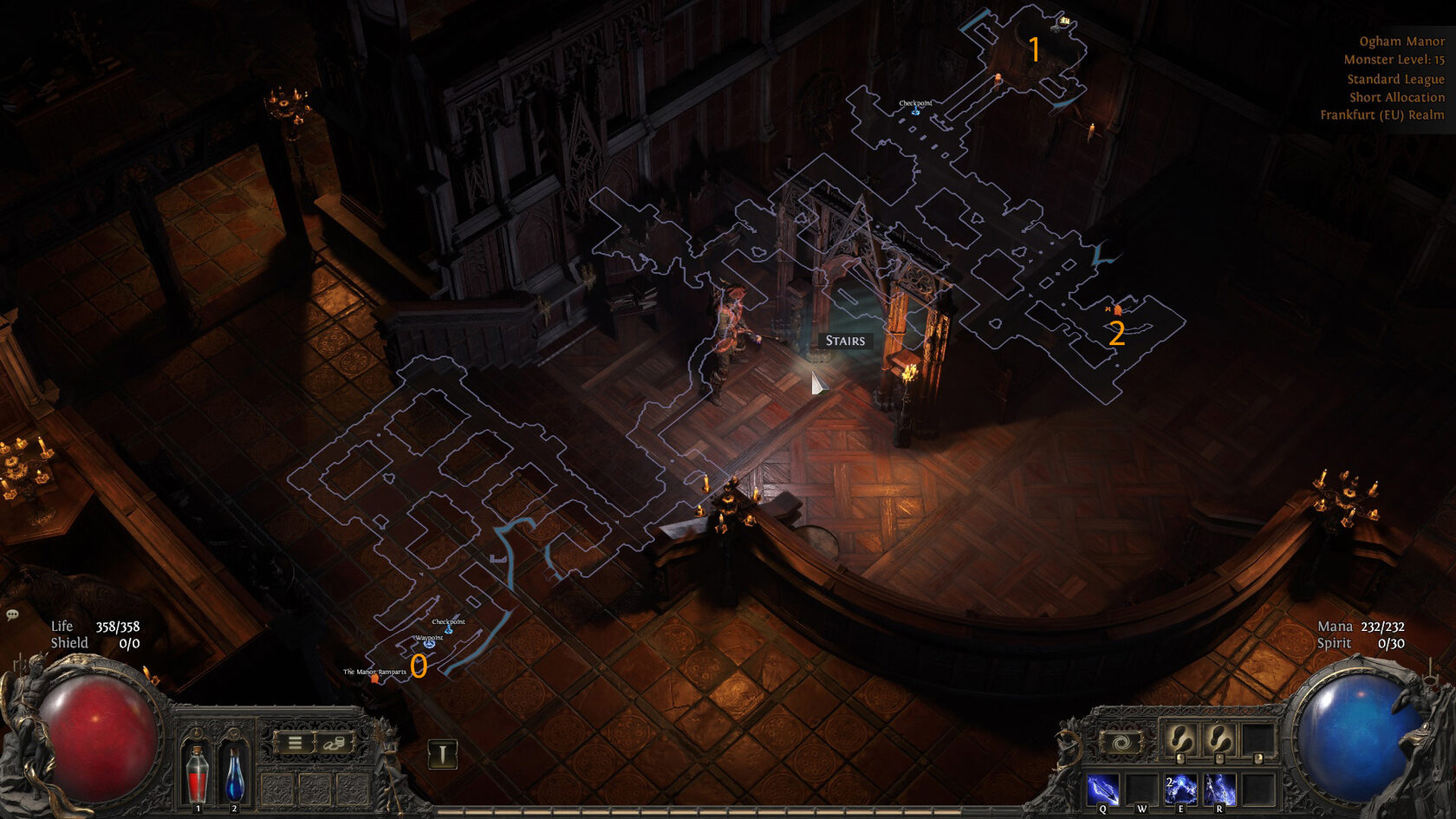Viewport: 1456px width, 819px height.
Task: Activate the lightning skill showing number 2
Action: coord(1180,790)
